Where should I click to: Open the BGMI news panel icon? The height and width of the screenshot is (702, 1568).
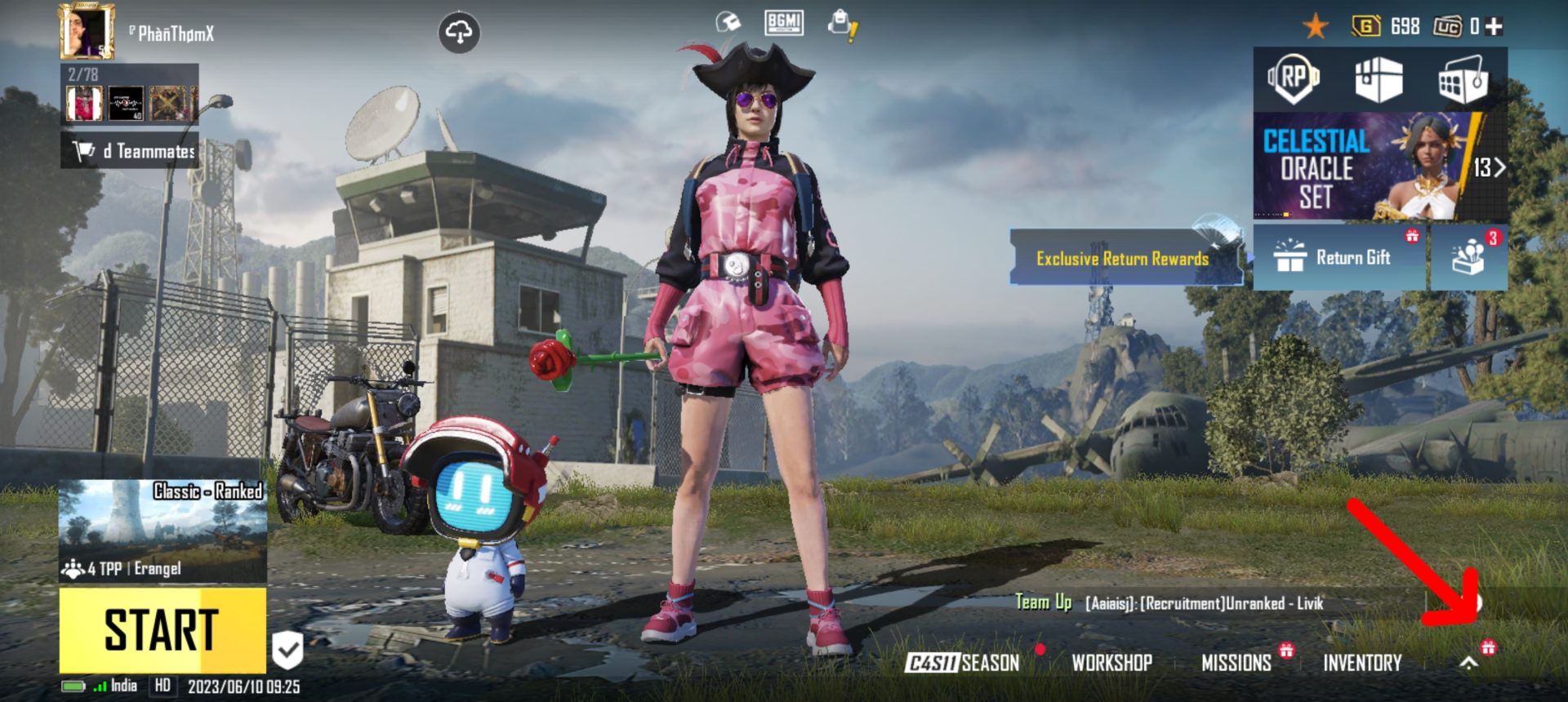[786, 23]
